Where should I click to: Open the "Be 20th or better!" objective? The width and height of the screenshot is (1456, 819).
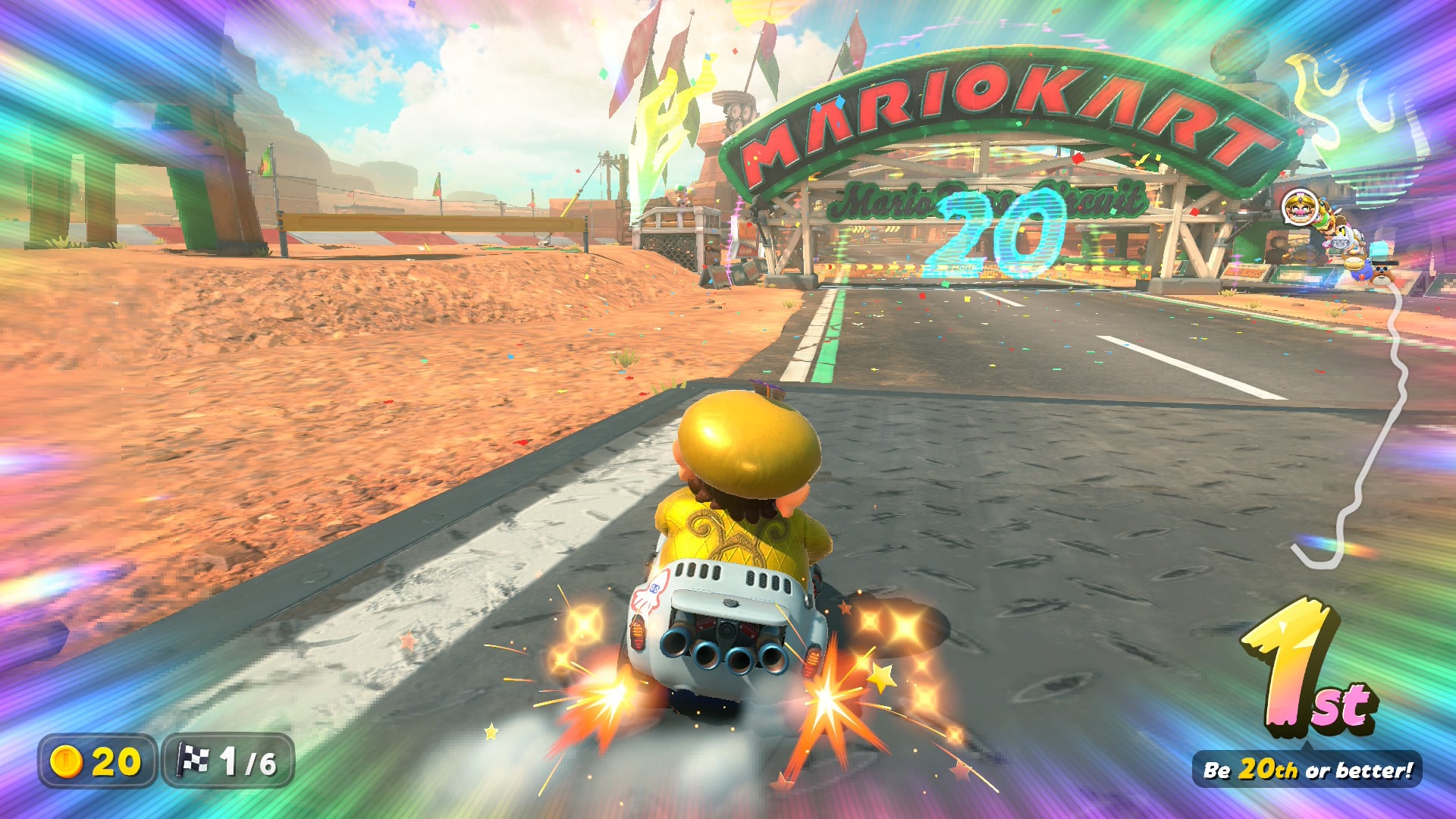(1307, 770)
